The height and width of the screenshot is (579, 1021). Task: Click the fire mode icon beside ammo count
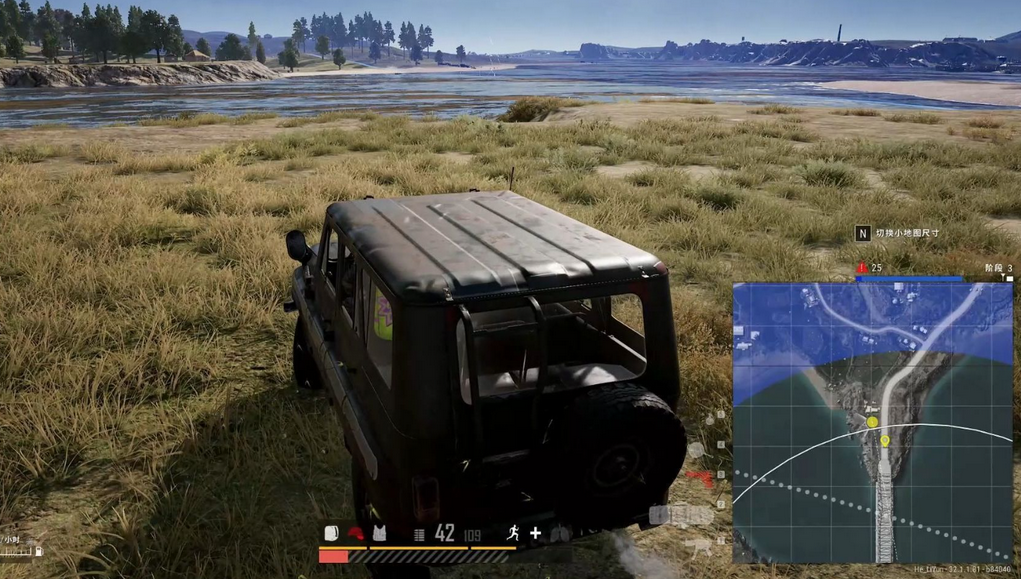419,535
